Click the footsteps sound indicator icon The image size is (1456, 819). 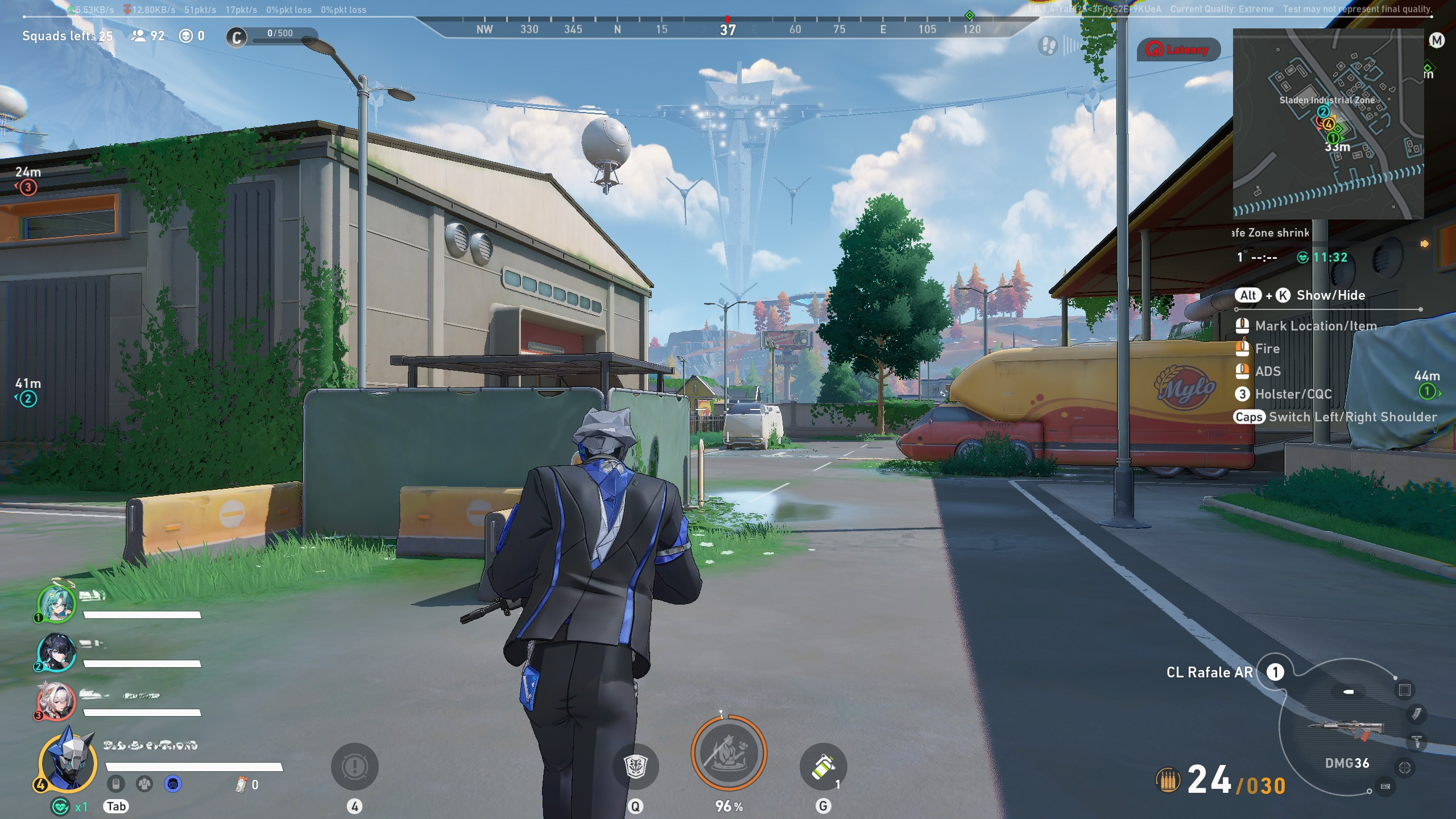tap(1047, 45)
